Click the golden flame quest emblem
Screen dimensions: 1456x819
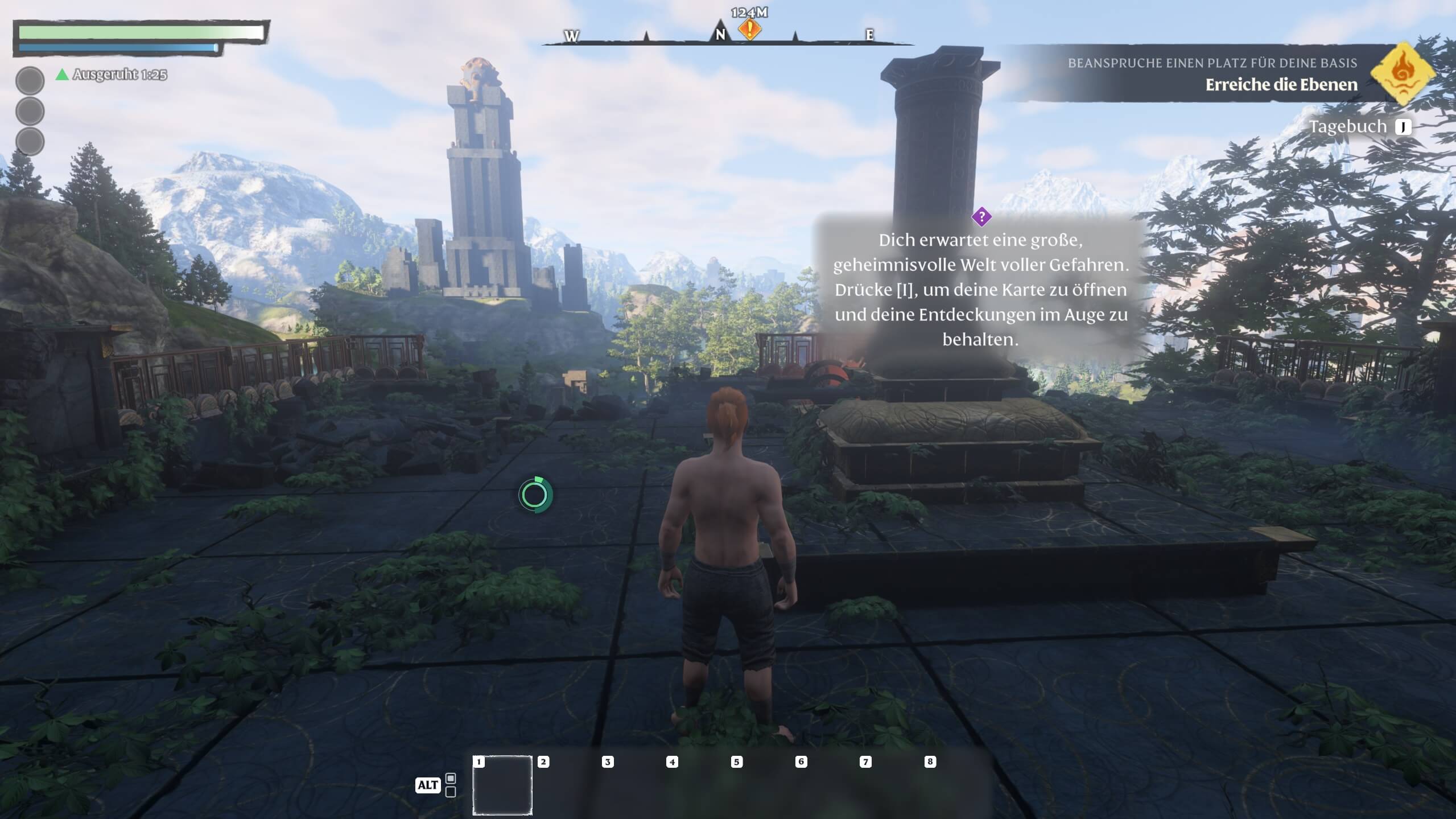click(1402, 73)
